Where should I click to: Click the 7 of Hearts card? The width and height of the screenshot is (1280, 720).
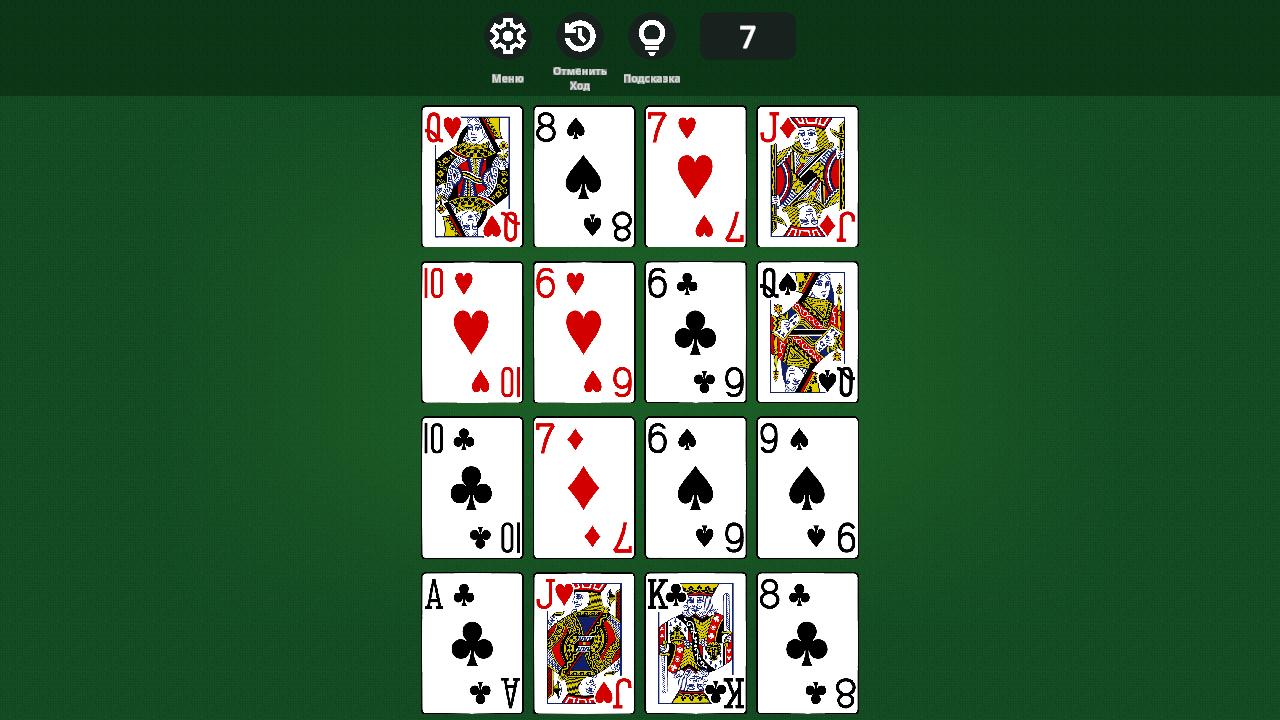click(695, 176)
